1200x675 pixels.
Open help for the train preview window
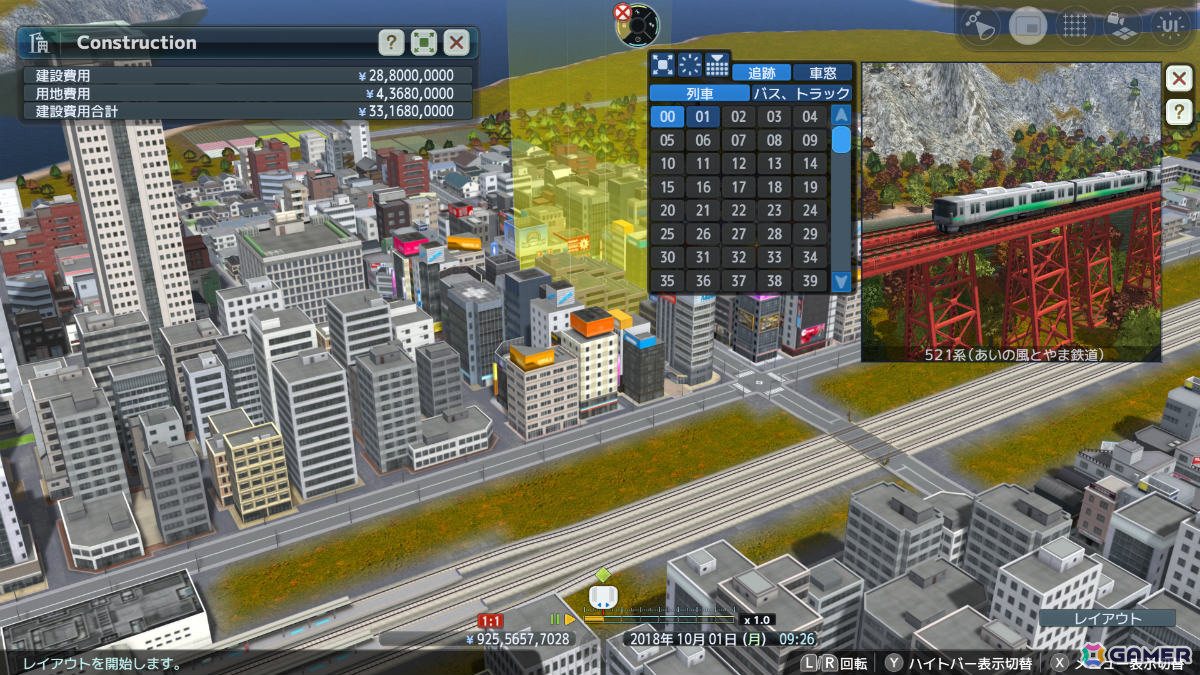point(1178,111)
